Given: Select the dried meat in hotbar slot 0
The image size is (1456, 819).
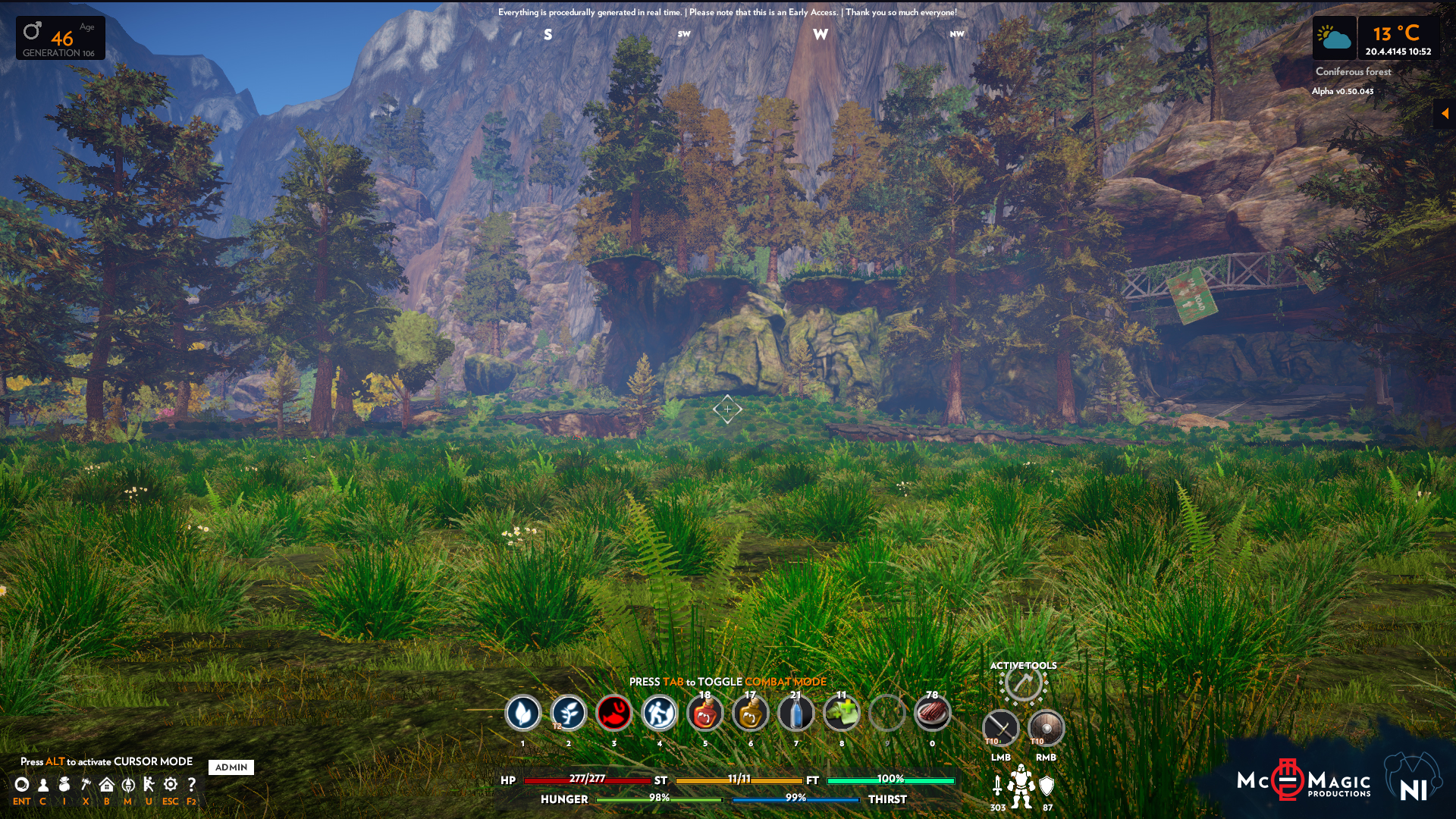Looking at the screenshot, I should tap(934, 714).
